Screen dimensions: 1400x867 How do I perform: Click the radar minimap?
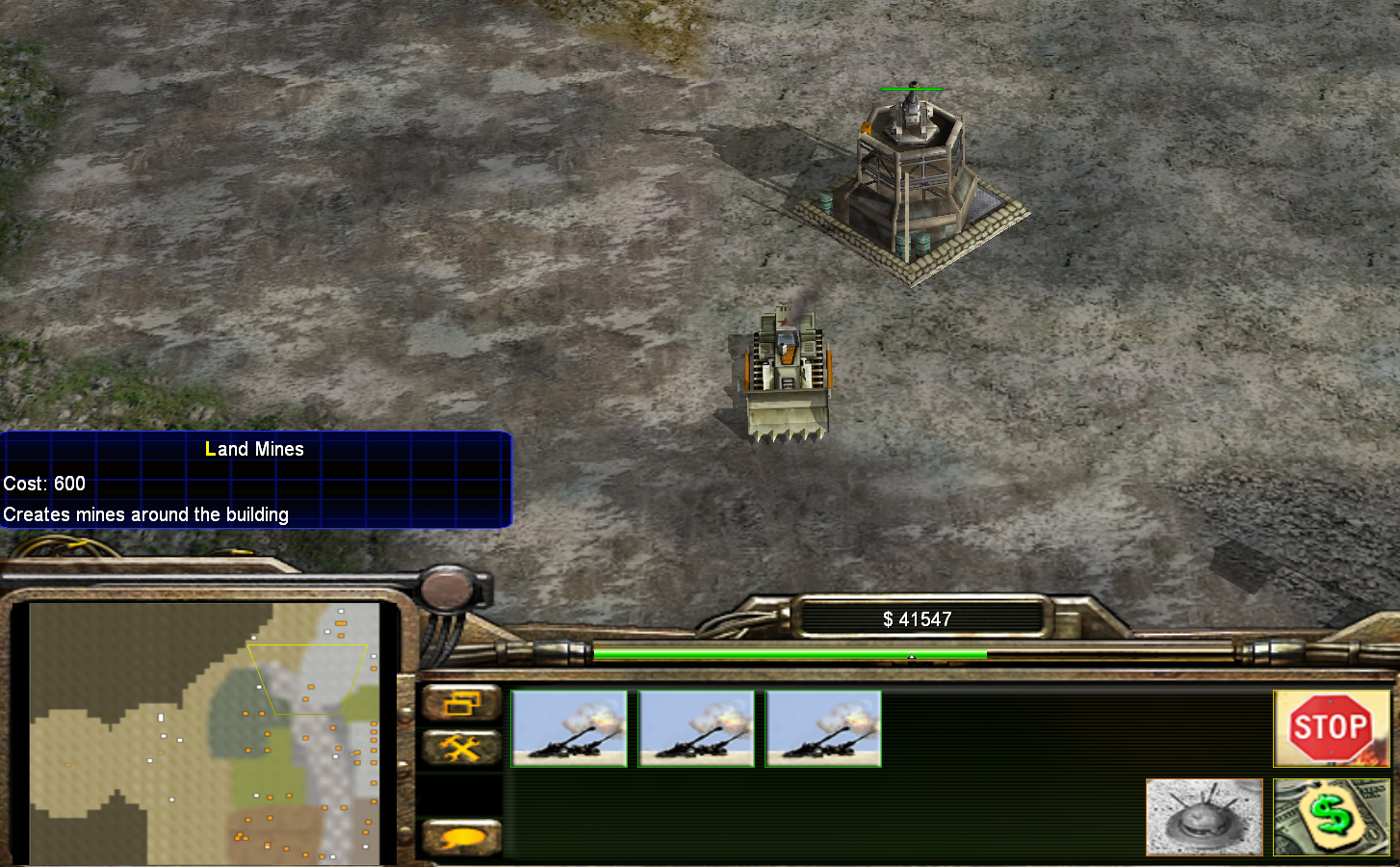click(204, 732)
